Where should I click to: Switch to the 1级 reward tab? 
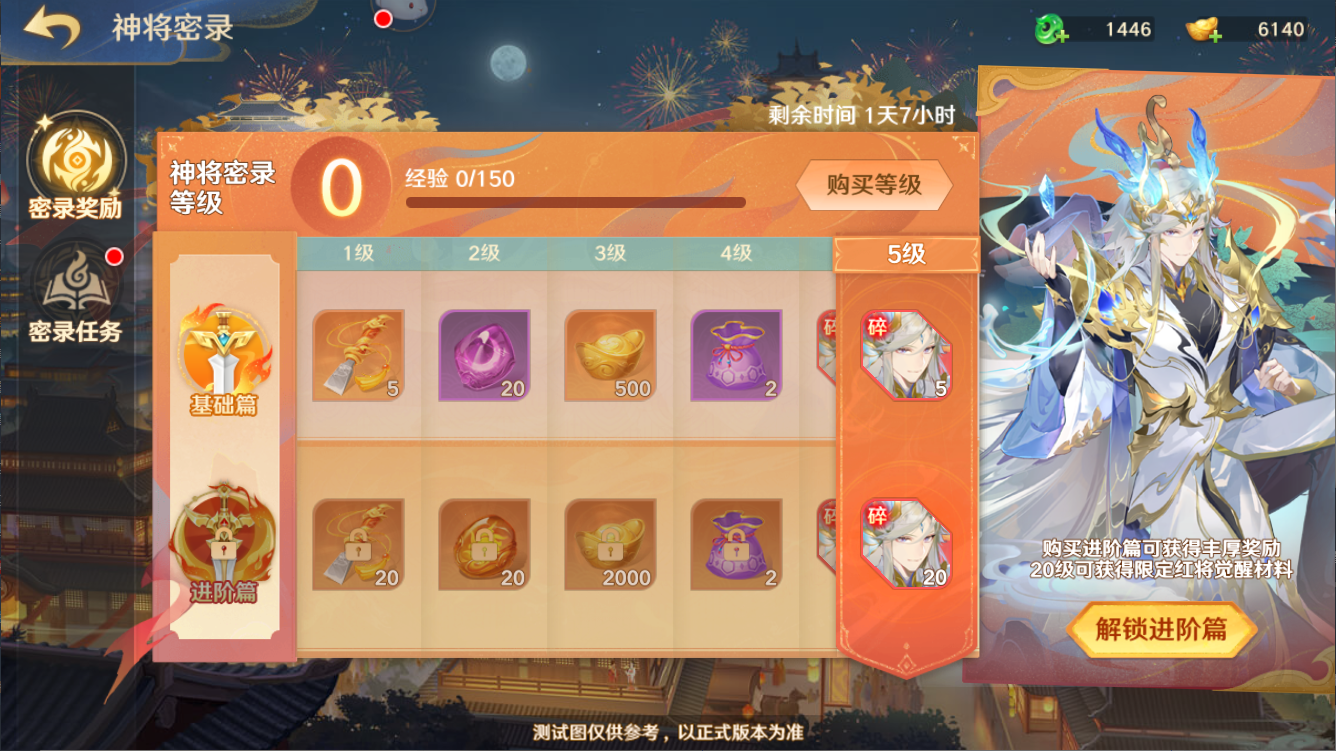[359, 252]
